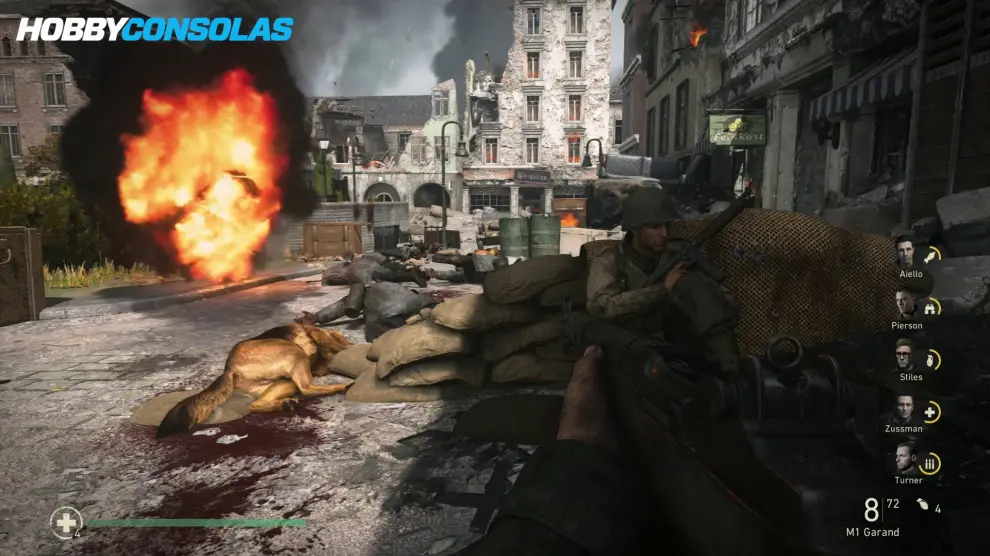Trigger Stiles' grenade ability icon

(x=931, y=359)
